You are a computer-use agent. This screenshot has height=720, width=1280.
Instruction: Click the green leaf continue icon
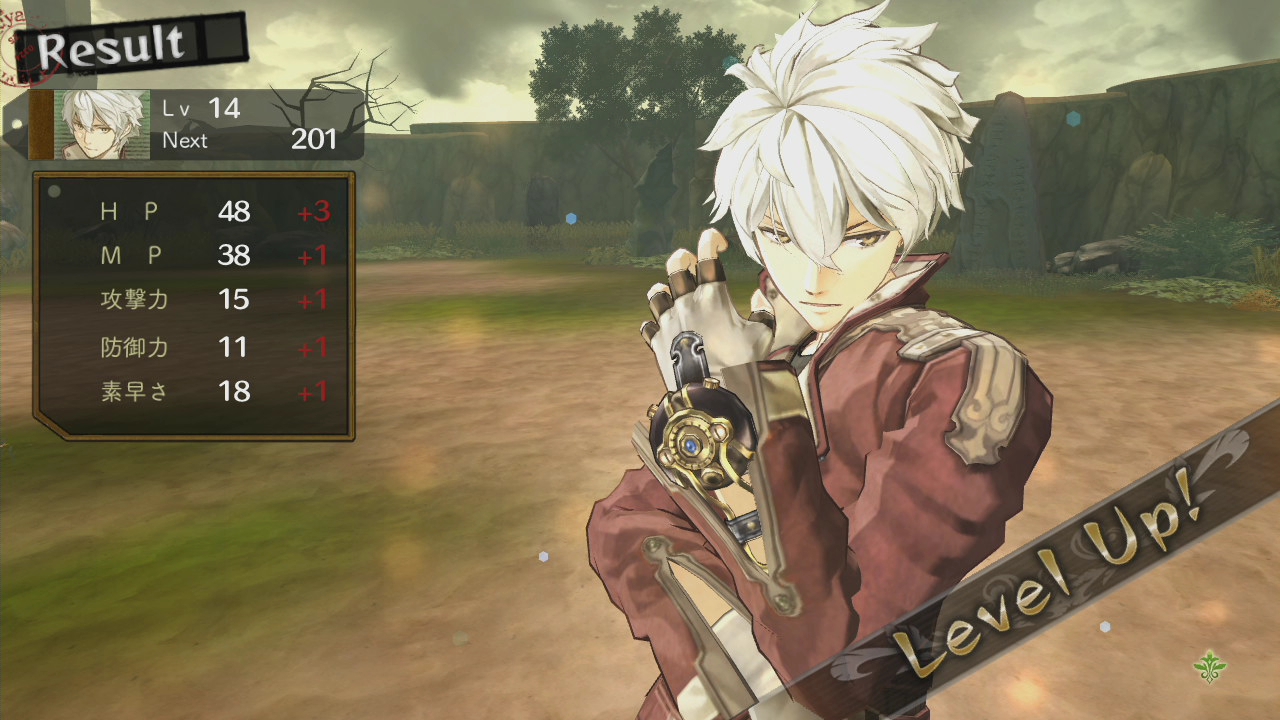[1210, 665]
